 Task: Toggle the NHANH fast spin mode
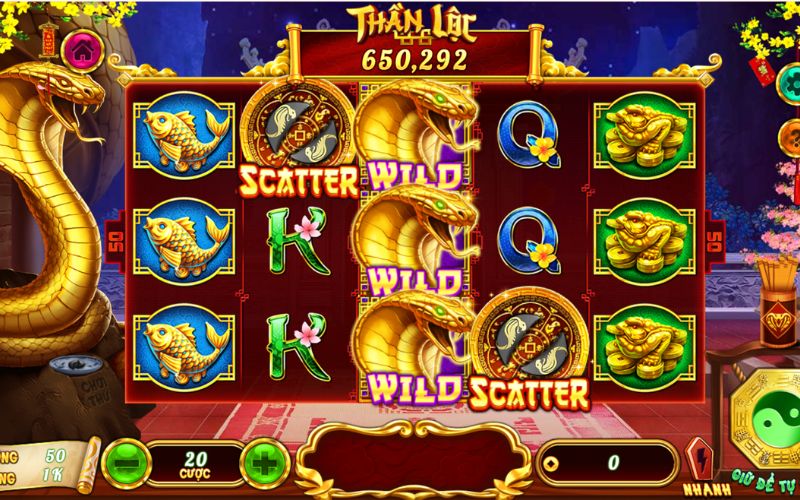click(x=699, y=462)
